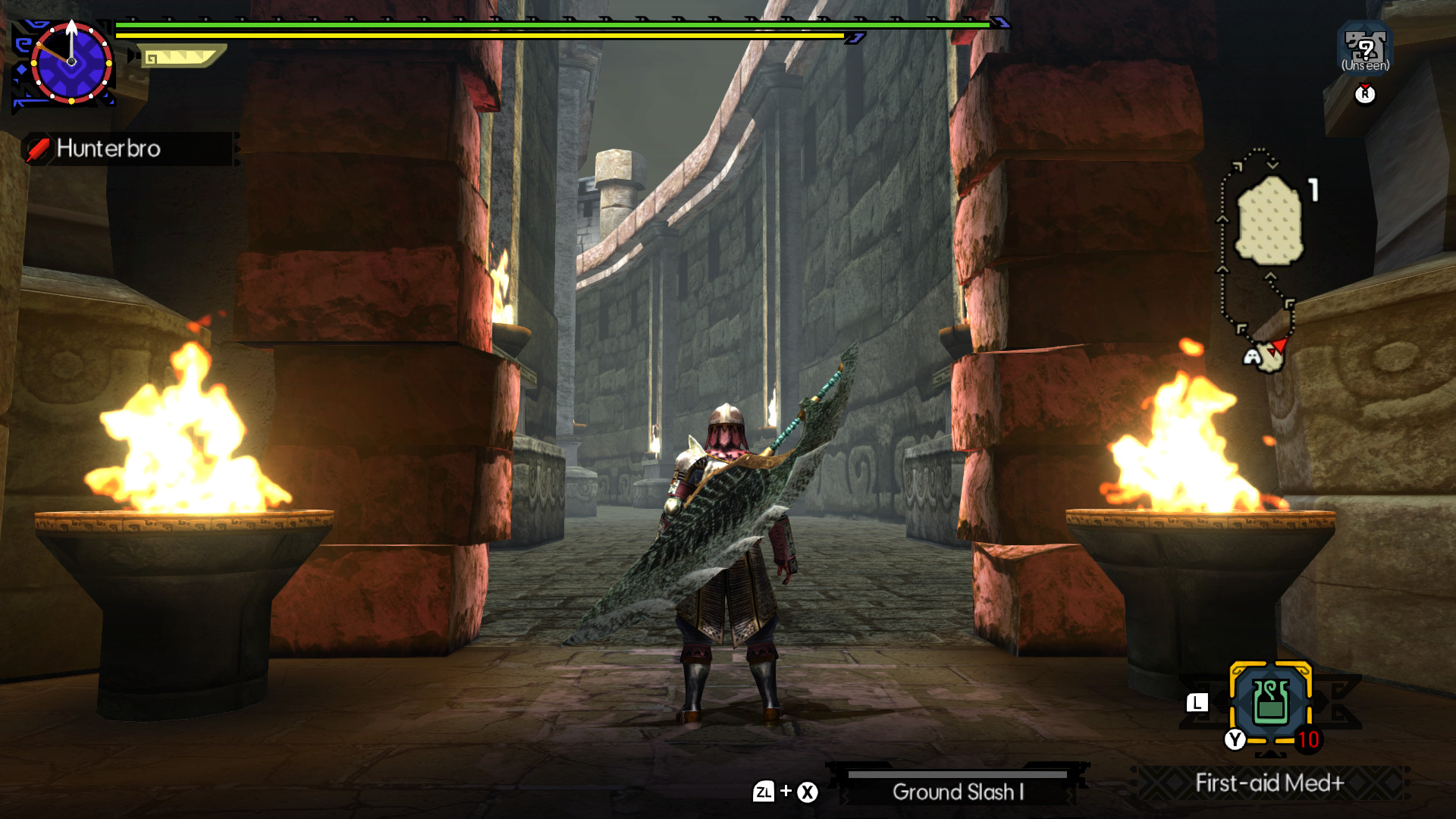Open area 1 on the minimap
The image size is (1456, 819).
[x=1269, y=220]
